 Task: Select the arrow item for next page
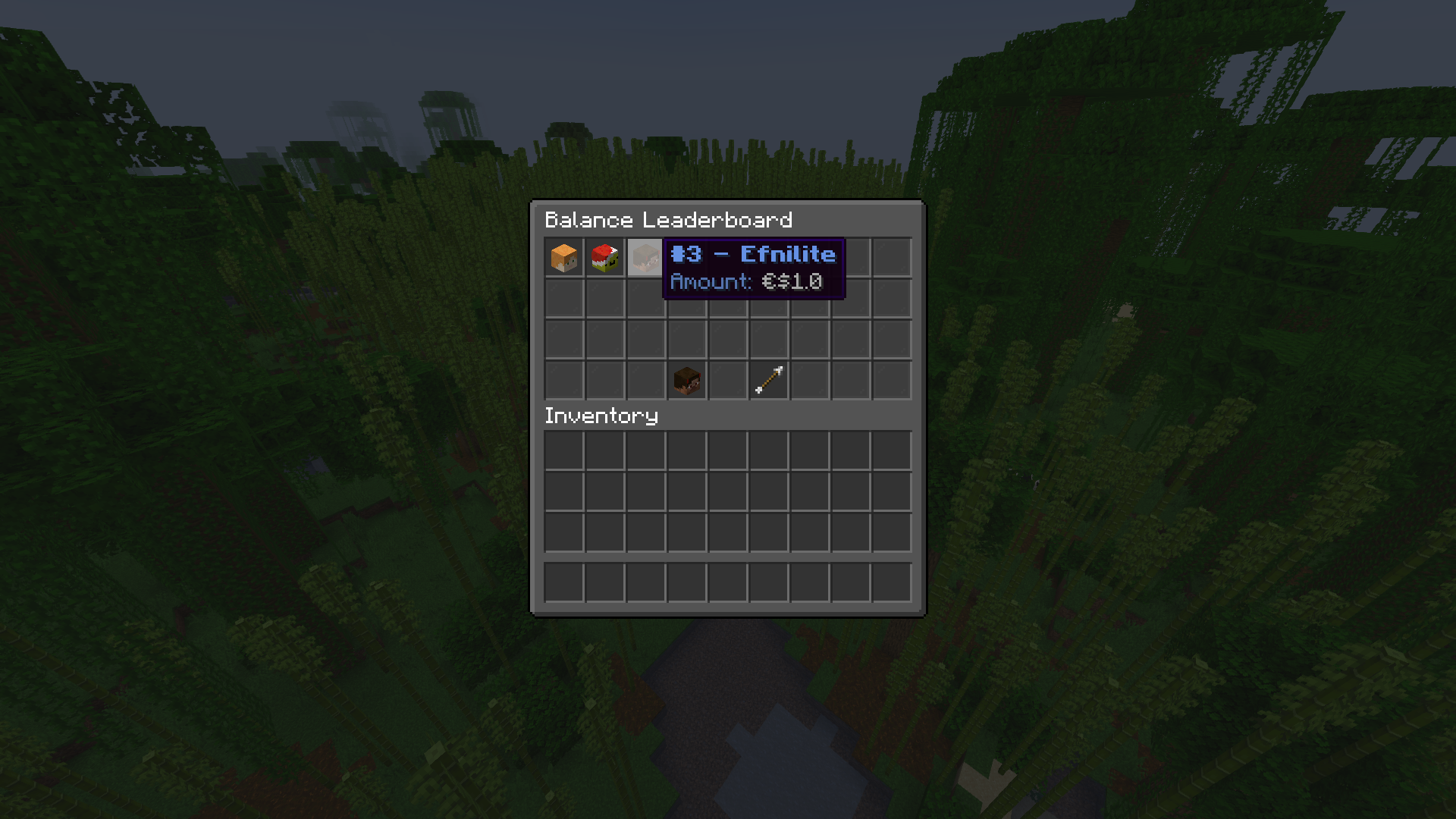point(767,380)
